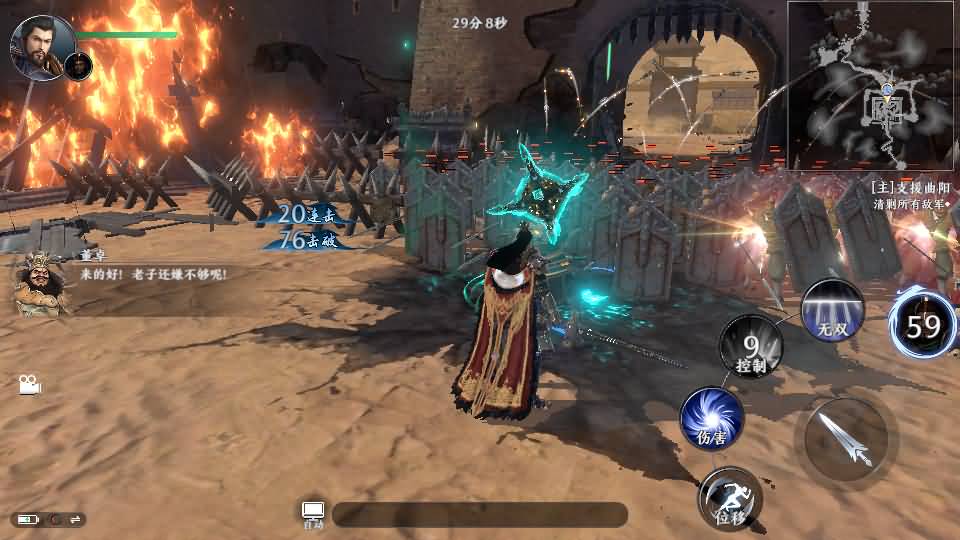
Task: Switch to the small secondary character portrait
Action: 79,66
